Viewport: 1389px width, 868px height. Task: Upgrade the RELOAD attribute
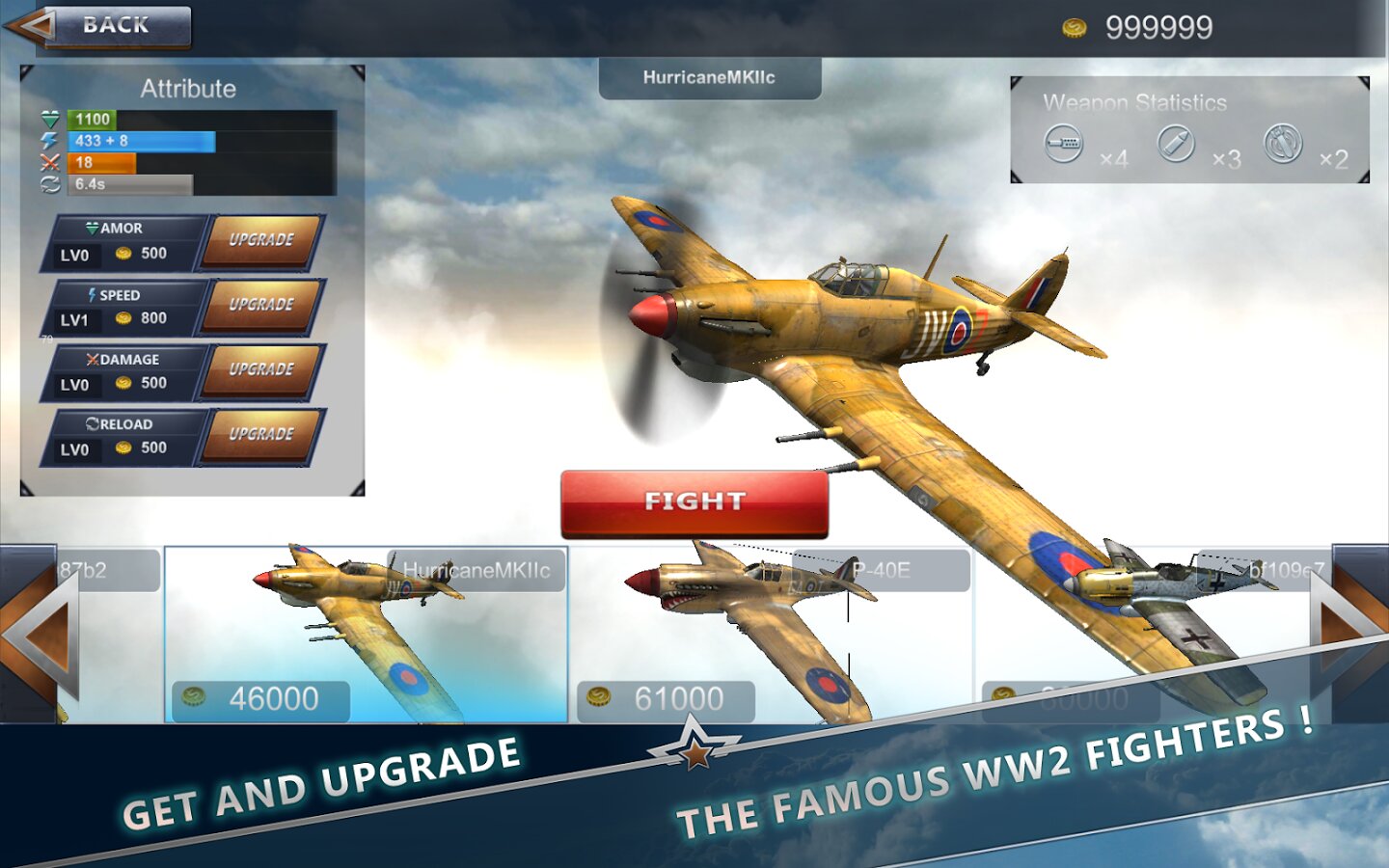coord(261,434)
